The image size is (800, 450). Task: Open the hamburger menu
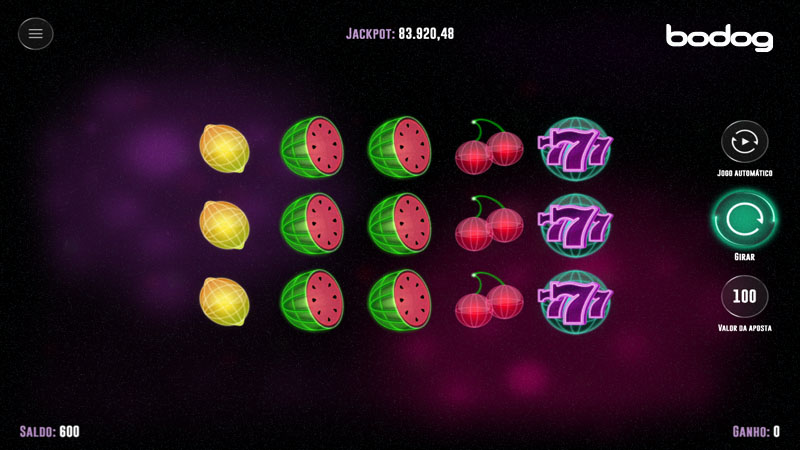(x=36, y=34)
